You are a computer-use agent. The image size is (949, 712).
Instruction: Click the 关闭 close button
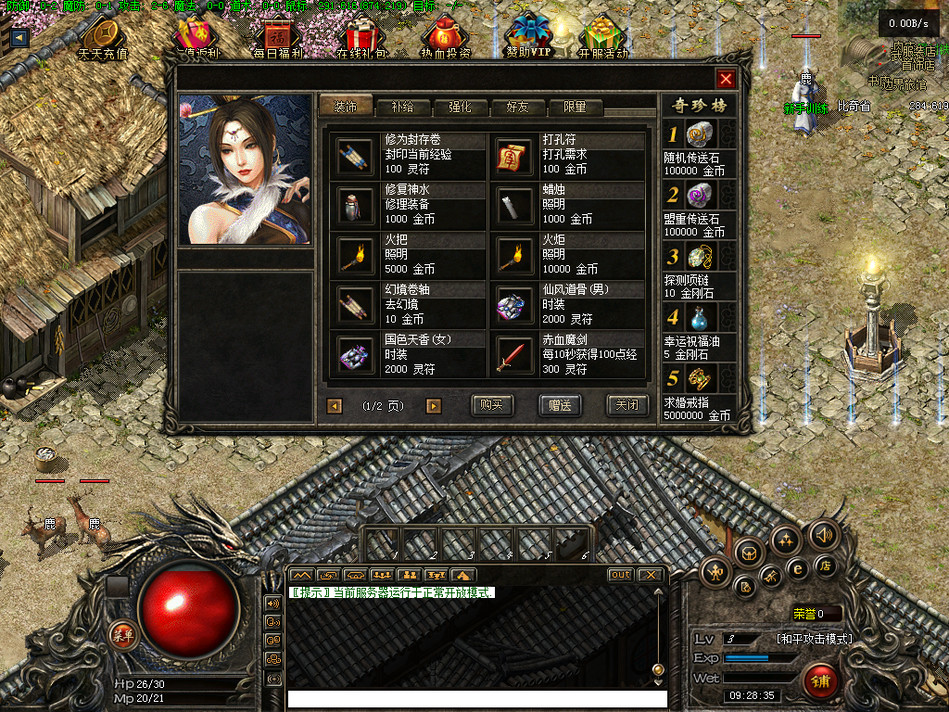pos(627,405)
